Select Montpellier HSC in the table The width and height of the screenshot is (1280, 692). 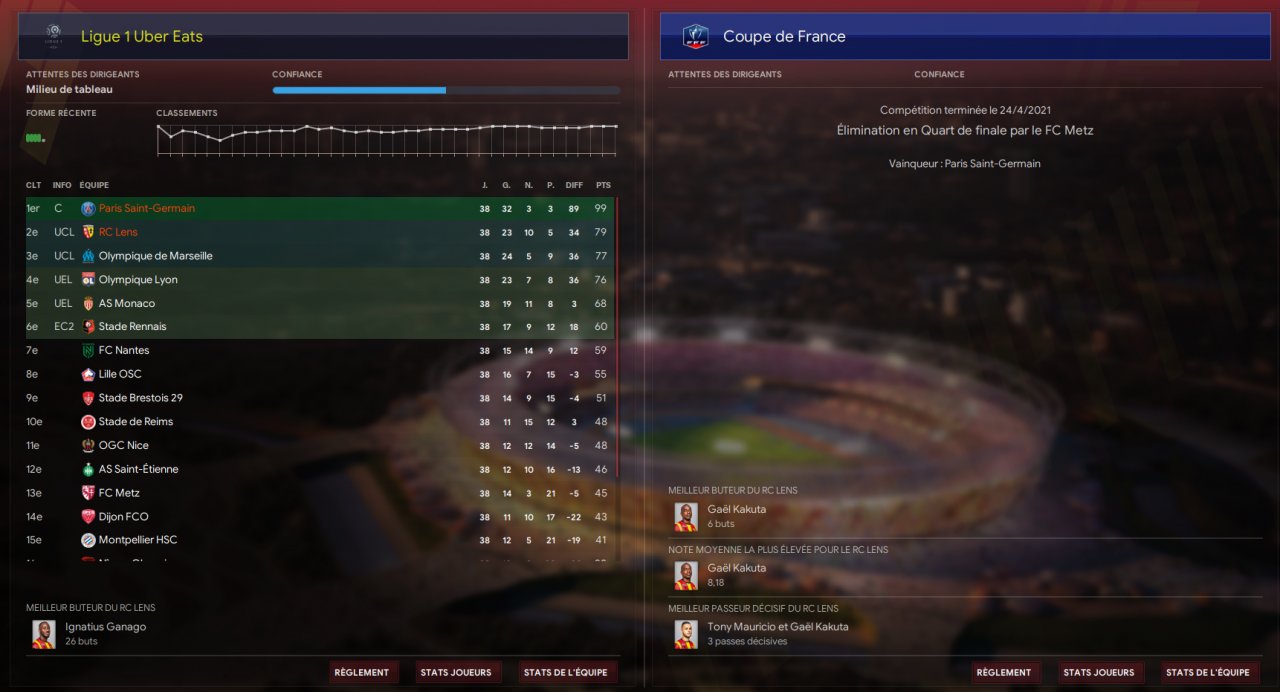pyautogui.click(x=138, y=540)
